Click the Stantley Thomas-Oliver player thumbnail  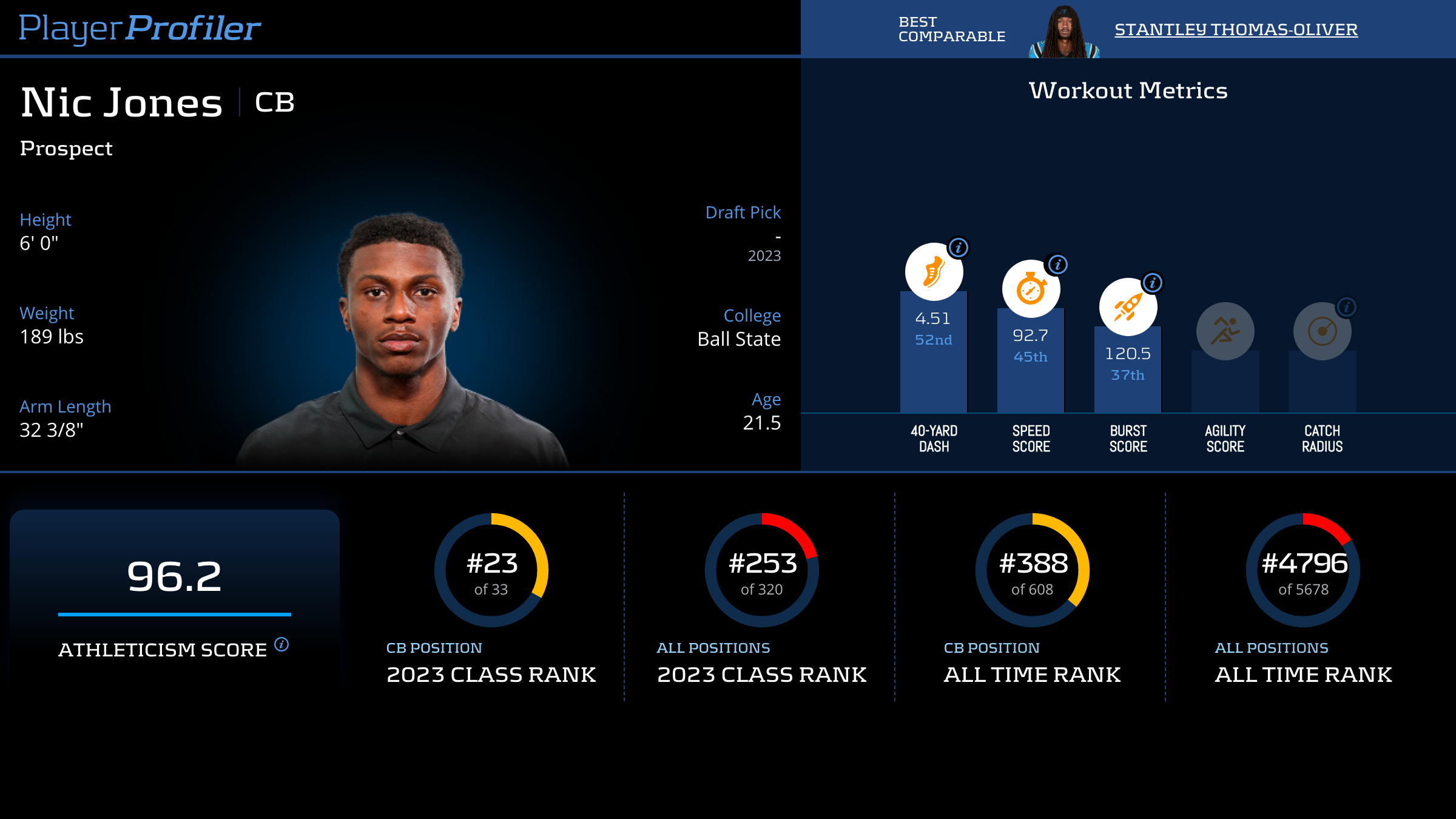1064,32
